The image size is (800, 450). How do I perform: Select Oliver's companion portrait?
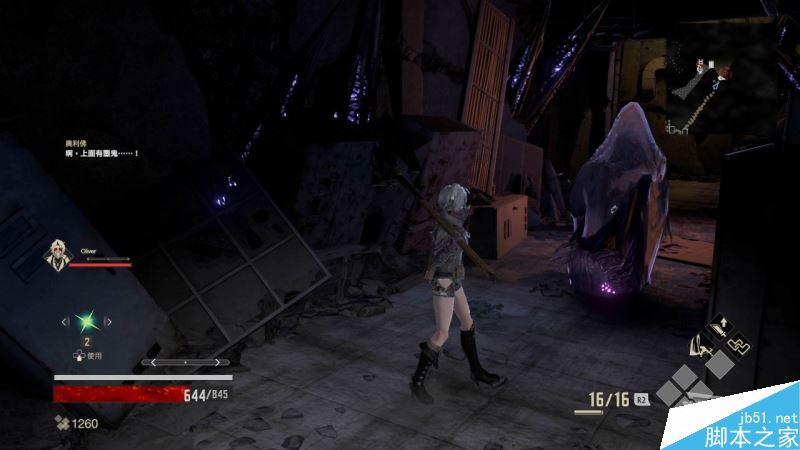click(57, 256)
